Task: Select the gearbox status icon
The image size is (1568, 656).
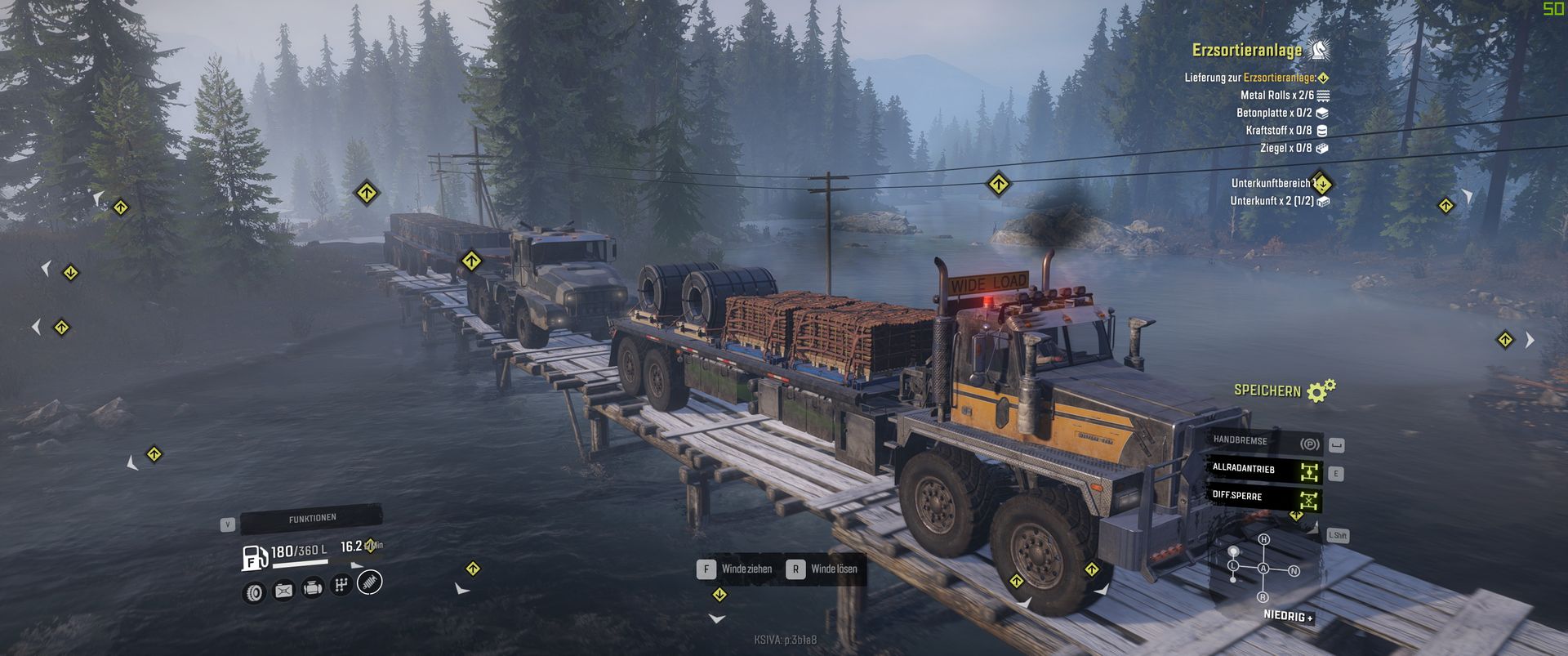Action: click(x=341, y=585)
